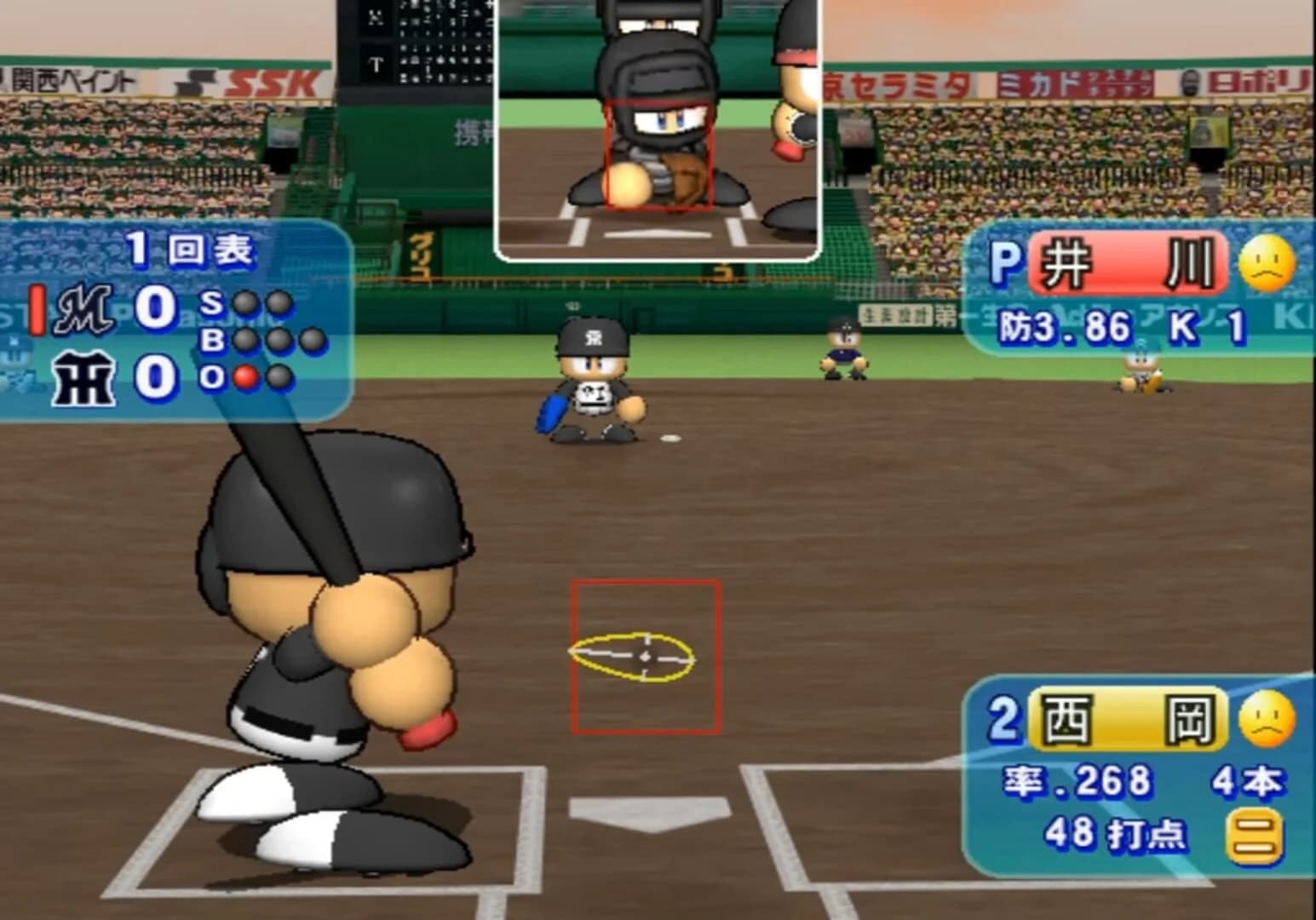Viewport: 1316px width, 920px height.
Task: Click the 1回表 inning display
Action: (187, 248)
